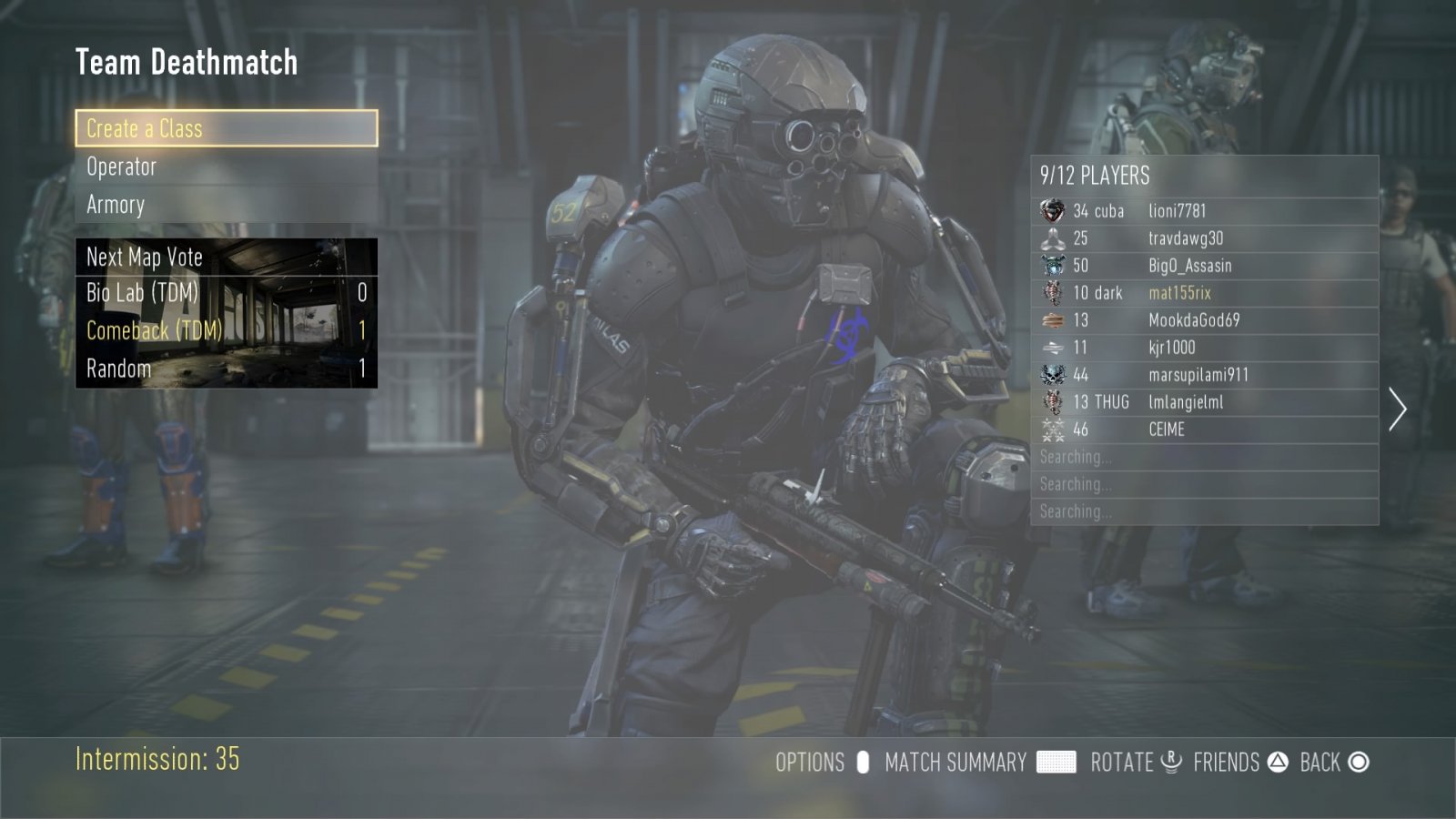
Task: Show the Match Summary
Action: (x=955, y=763)
